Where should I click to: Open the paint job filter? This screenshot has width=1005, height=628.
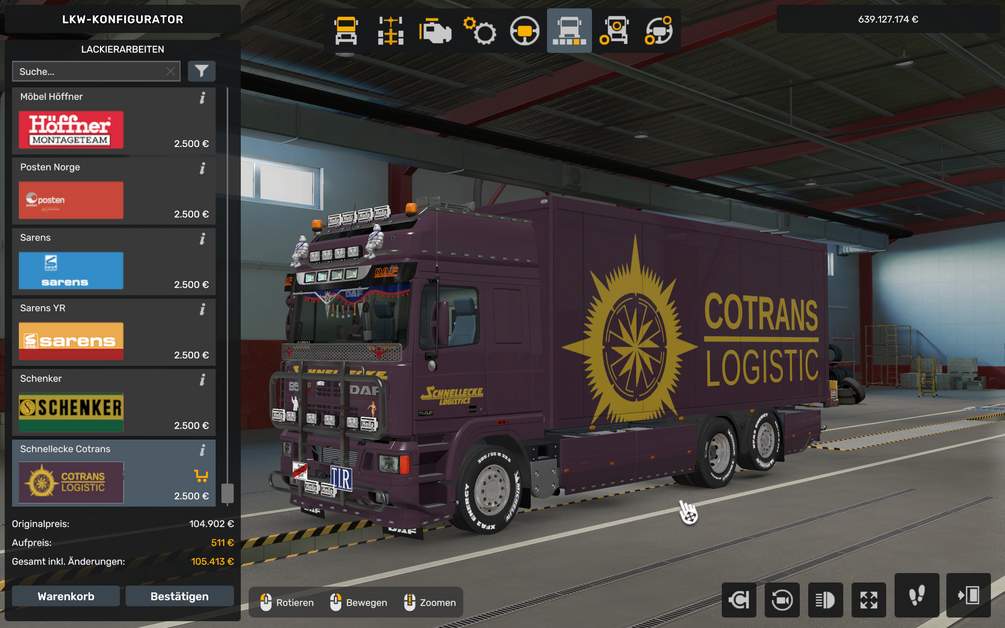click(x=202, y=71)
